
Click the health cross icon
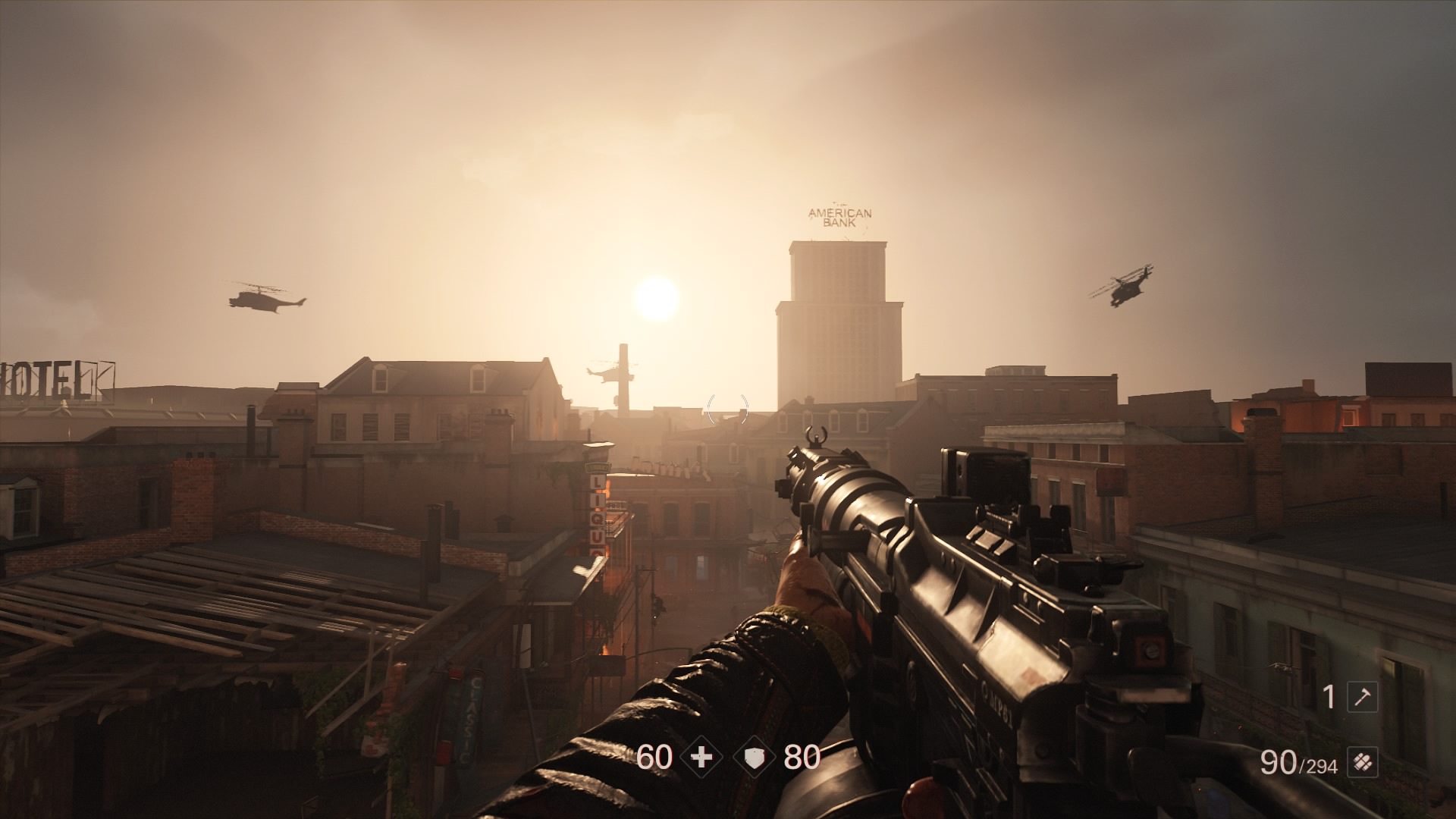click(702, 757)
